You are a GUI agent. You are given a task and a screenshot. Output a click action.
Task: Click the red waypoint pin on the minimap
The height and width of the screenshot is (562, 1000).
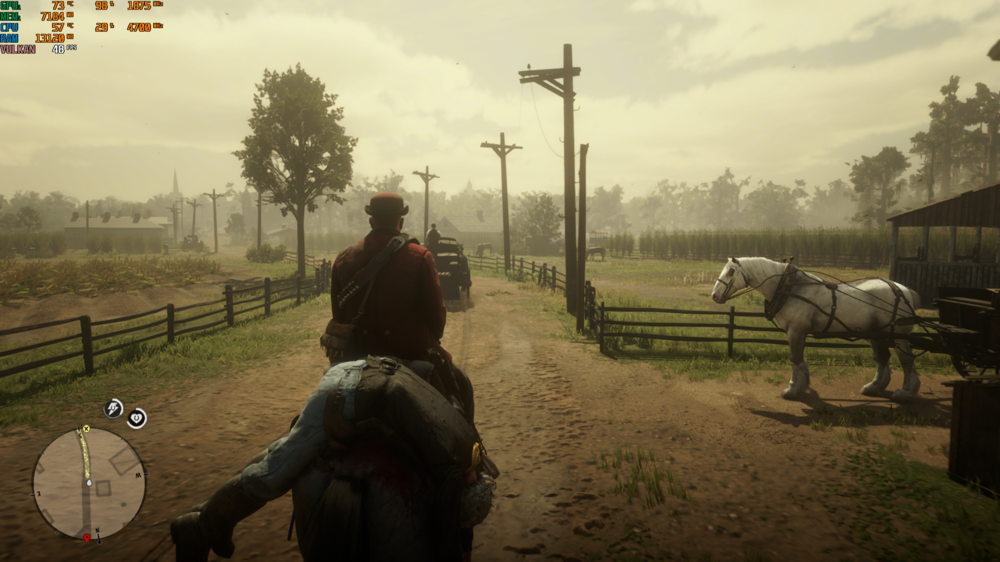point(86,538)
